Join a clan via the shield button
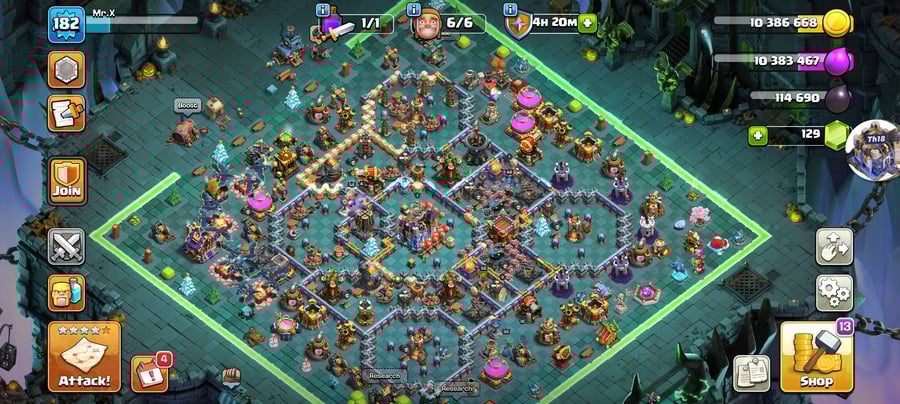Viewport: 900px width, 404px height. 67,181
